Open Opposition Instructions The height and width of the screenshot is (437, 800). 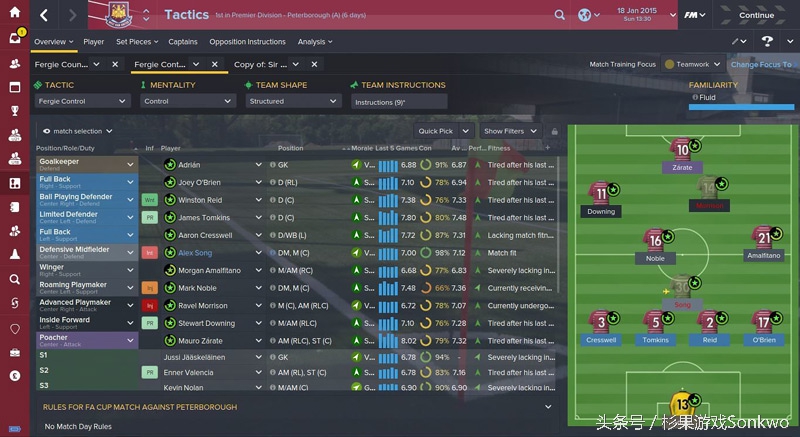247,42
